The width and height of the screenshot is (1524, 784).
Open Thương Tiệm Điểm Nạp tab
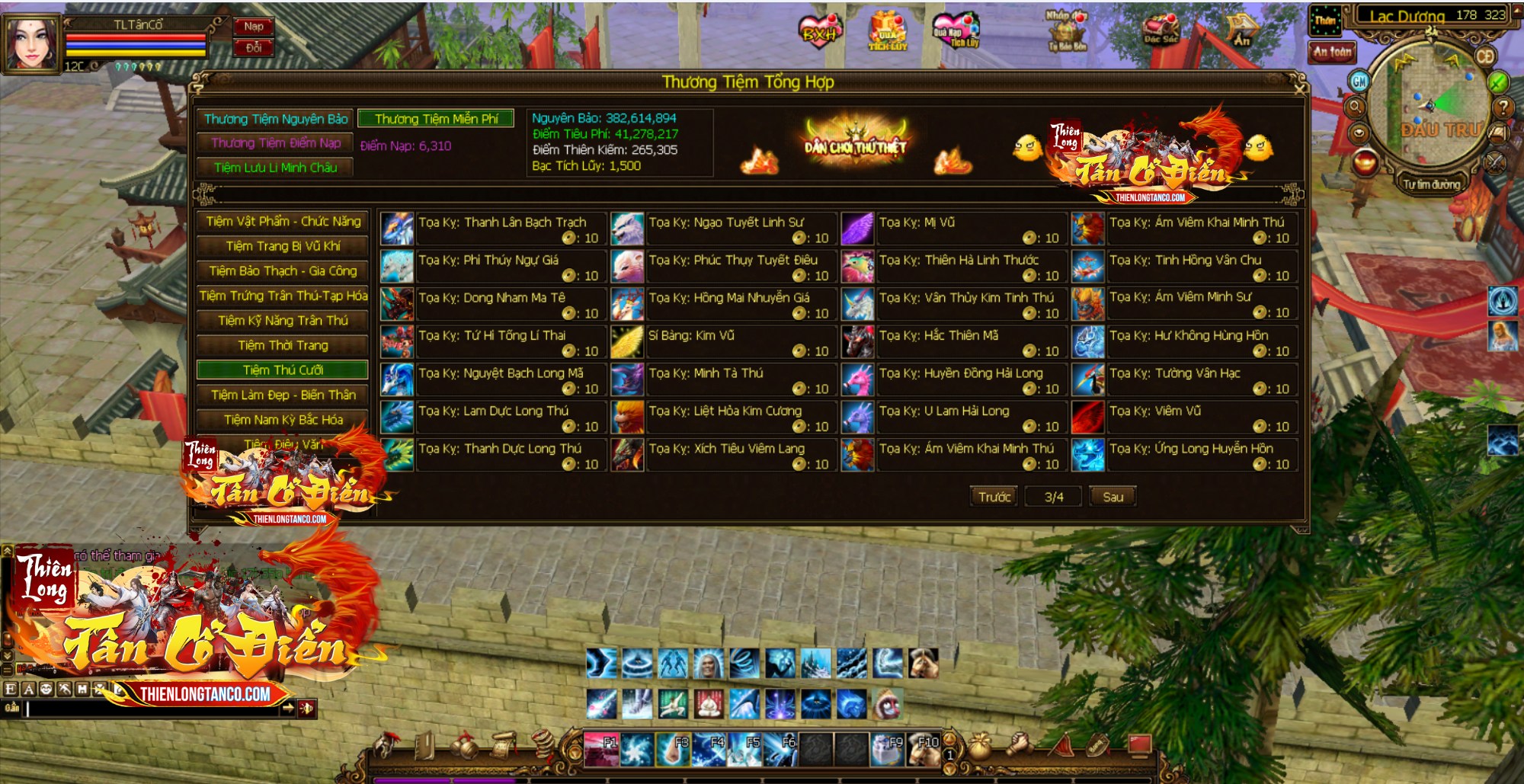[275, 143]
